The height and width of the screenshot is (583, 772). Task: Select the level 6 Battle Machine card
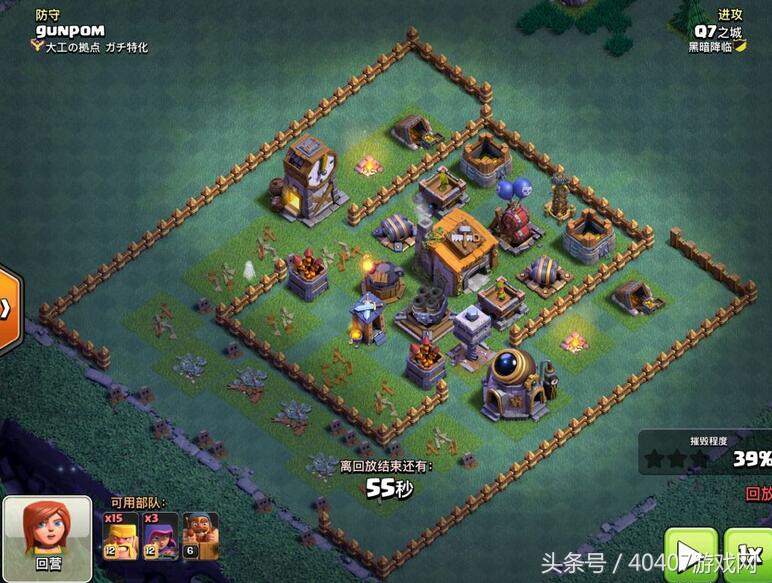tap(200, 535)
